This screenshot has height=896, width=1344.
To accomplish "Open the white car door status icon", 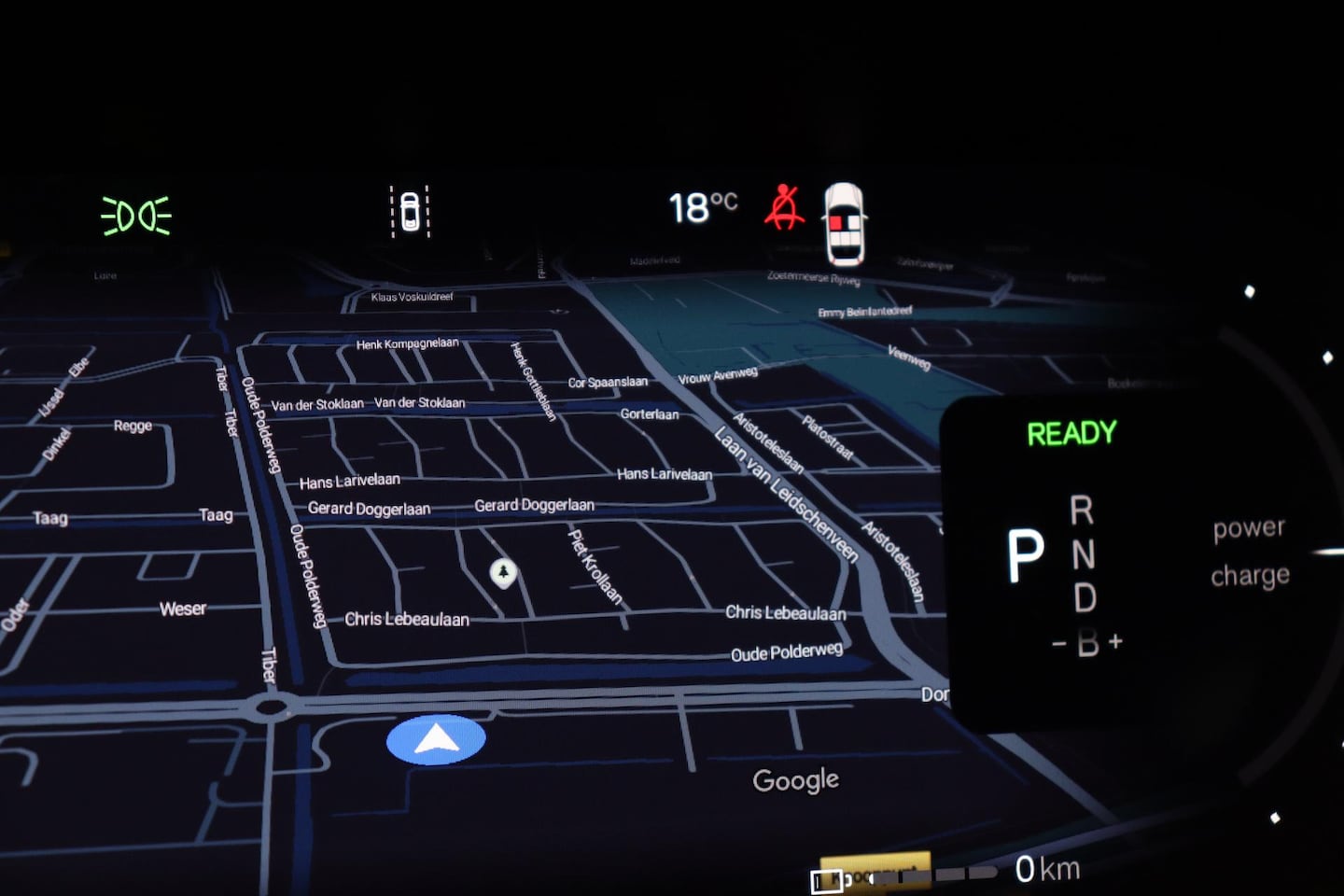I will coord(845,224).
